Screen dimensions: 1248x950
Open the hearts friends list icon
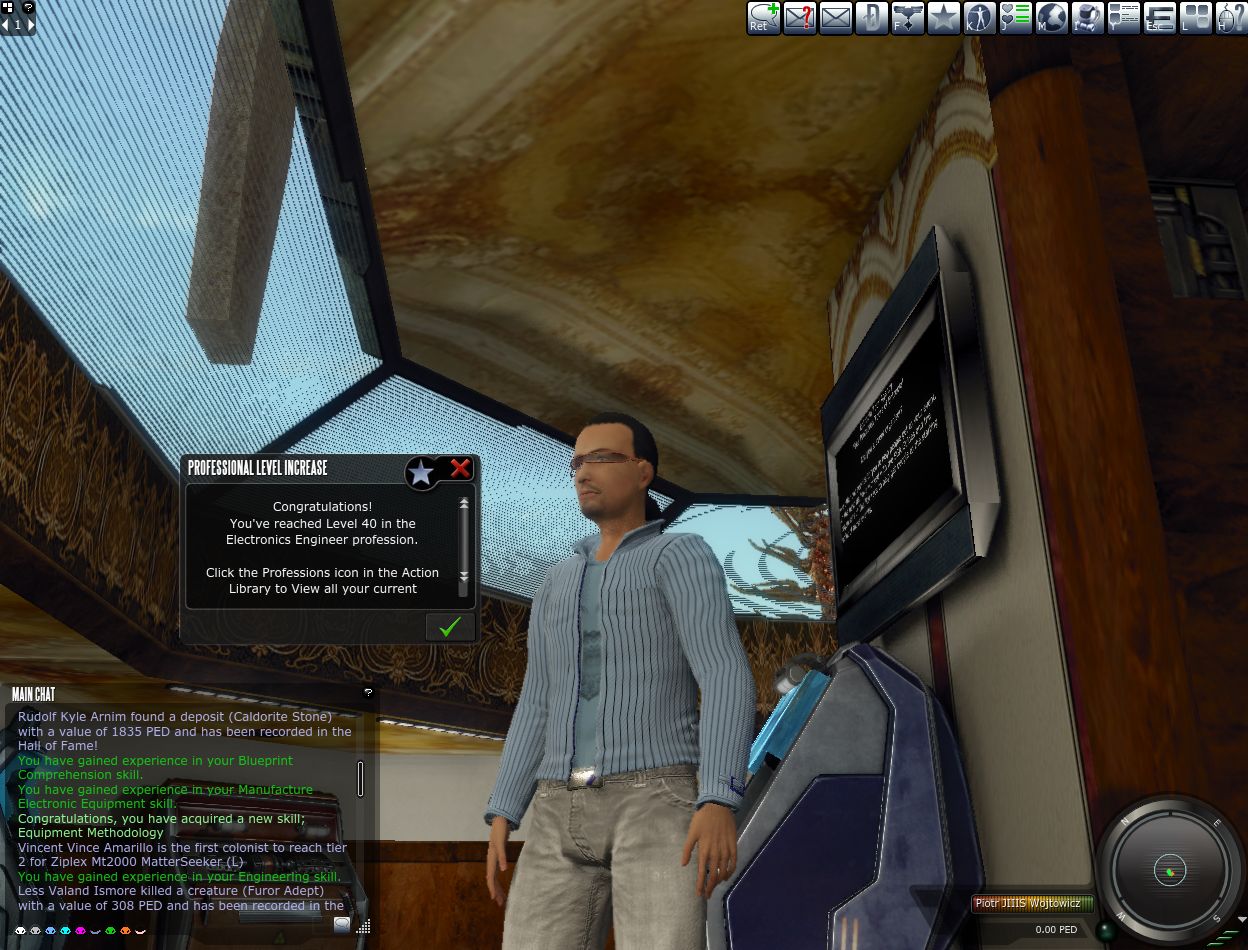click(1016, 18)
